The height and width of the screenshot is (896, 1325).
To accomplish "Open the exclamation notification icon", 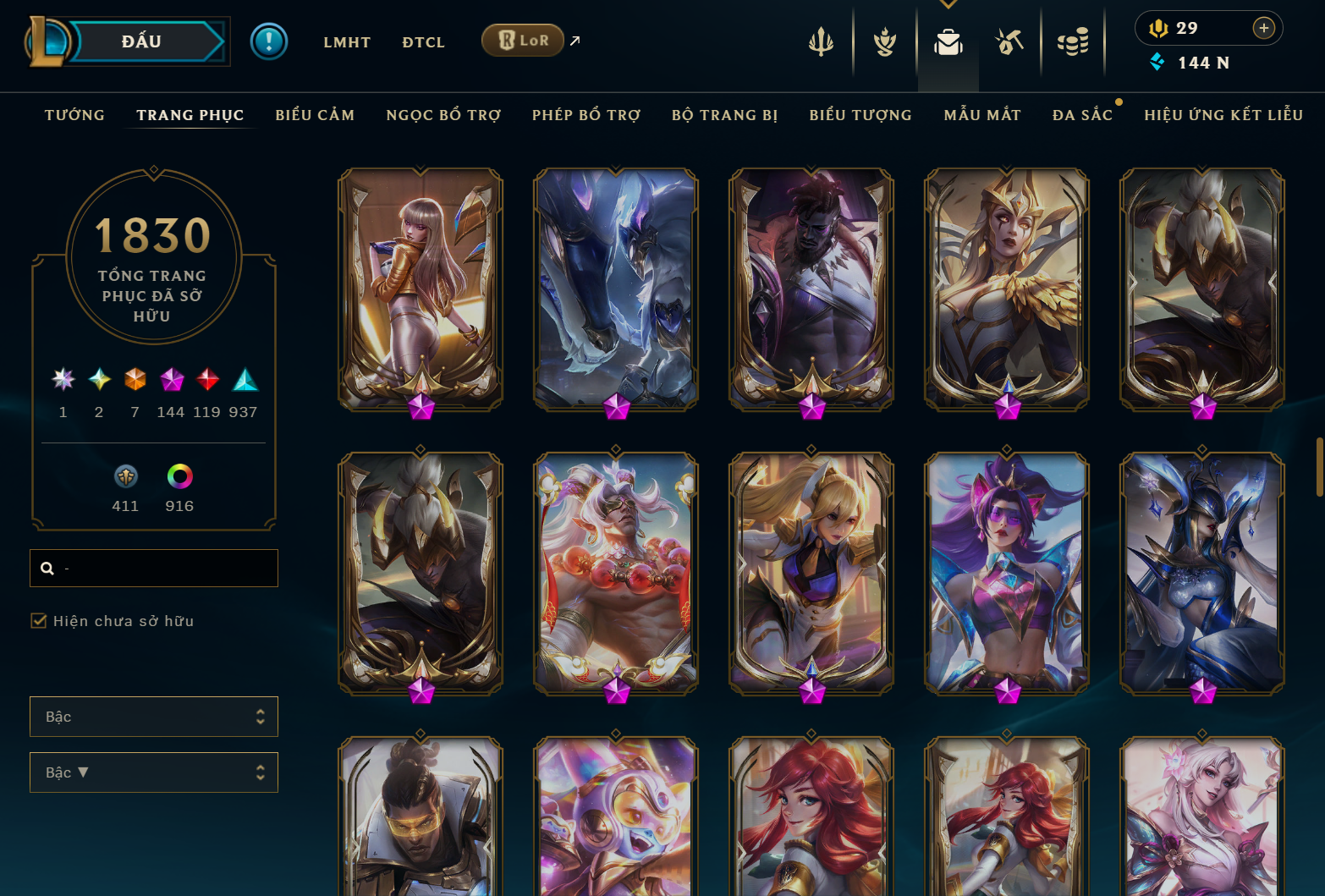I will [269, 41].
